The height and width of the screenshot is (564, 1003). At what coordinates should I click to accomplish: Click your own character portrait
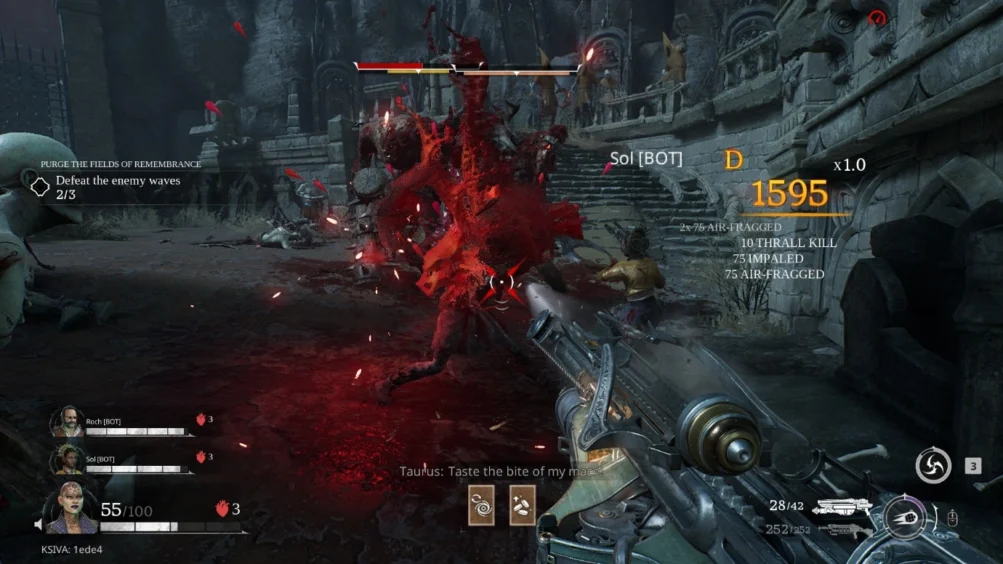click(70, 508)
